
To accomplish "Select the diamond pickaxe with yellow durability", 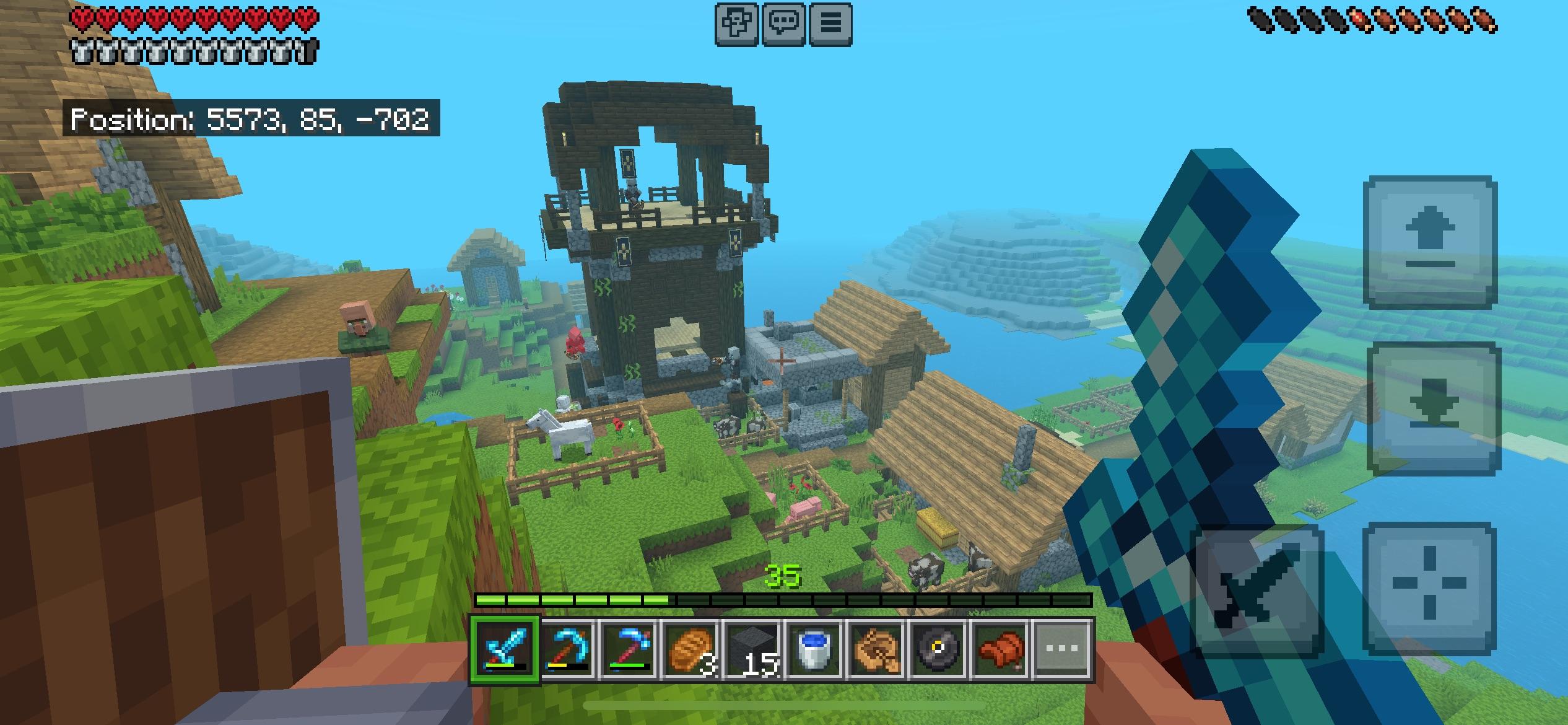I will coord(567,649).
